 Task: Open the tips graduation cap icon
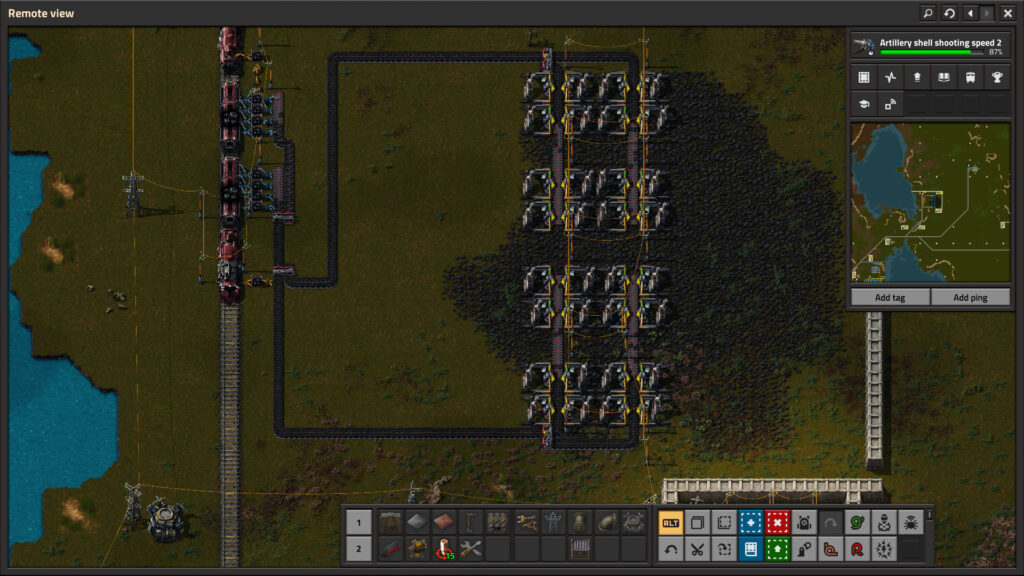(x=864, y=103)
